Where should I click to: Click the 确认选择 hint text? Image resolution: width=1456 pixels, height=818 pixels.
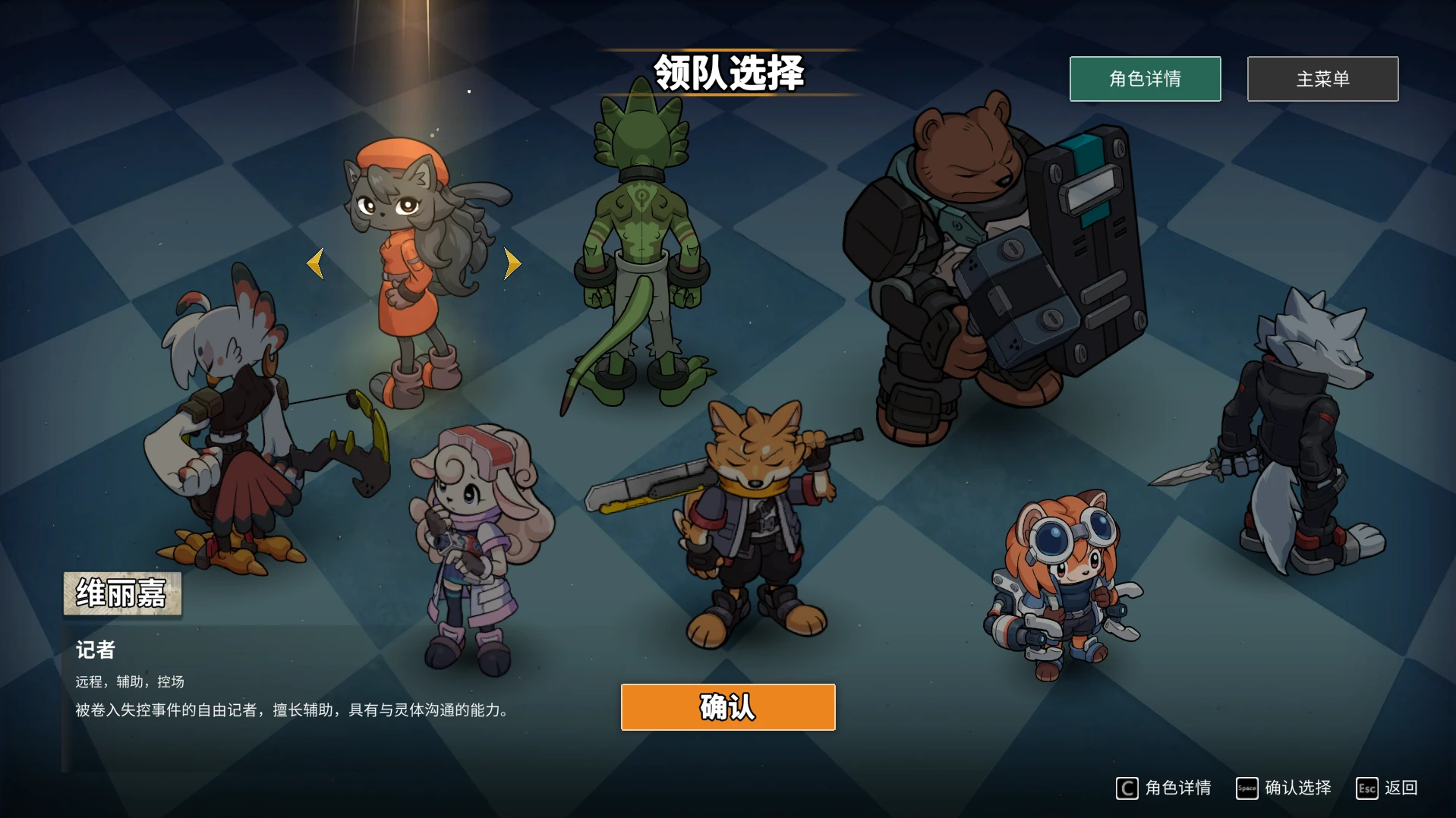pos(1298,788)
